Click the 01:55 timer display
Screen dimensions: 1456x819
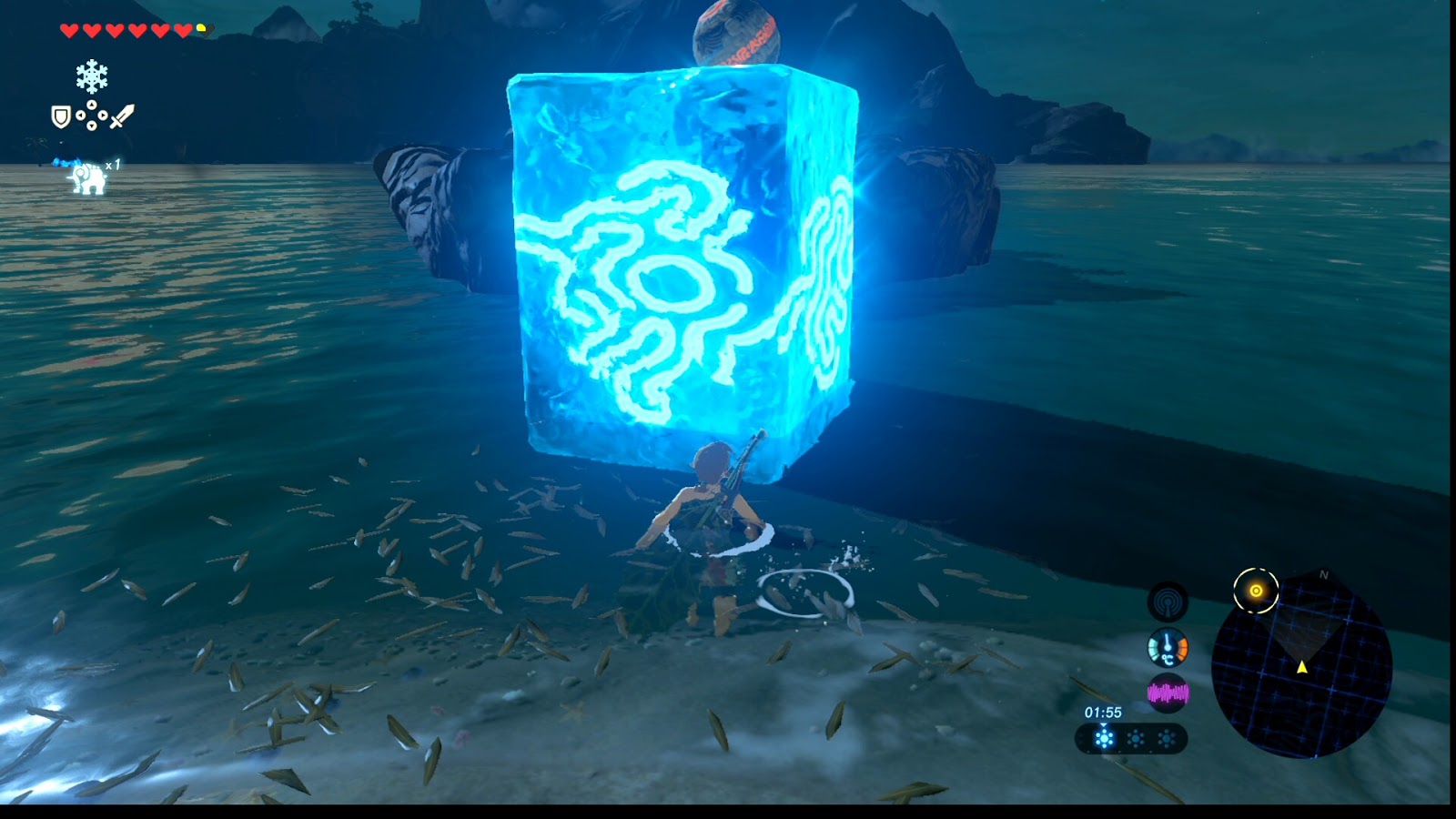coord(1104,711)
